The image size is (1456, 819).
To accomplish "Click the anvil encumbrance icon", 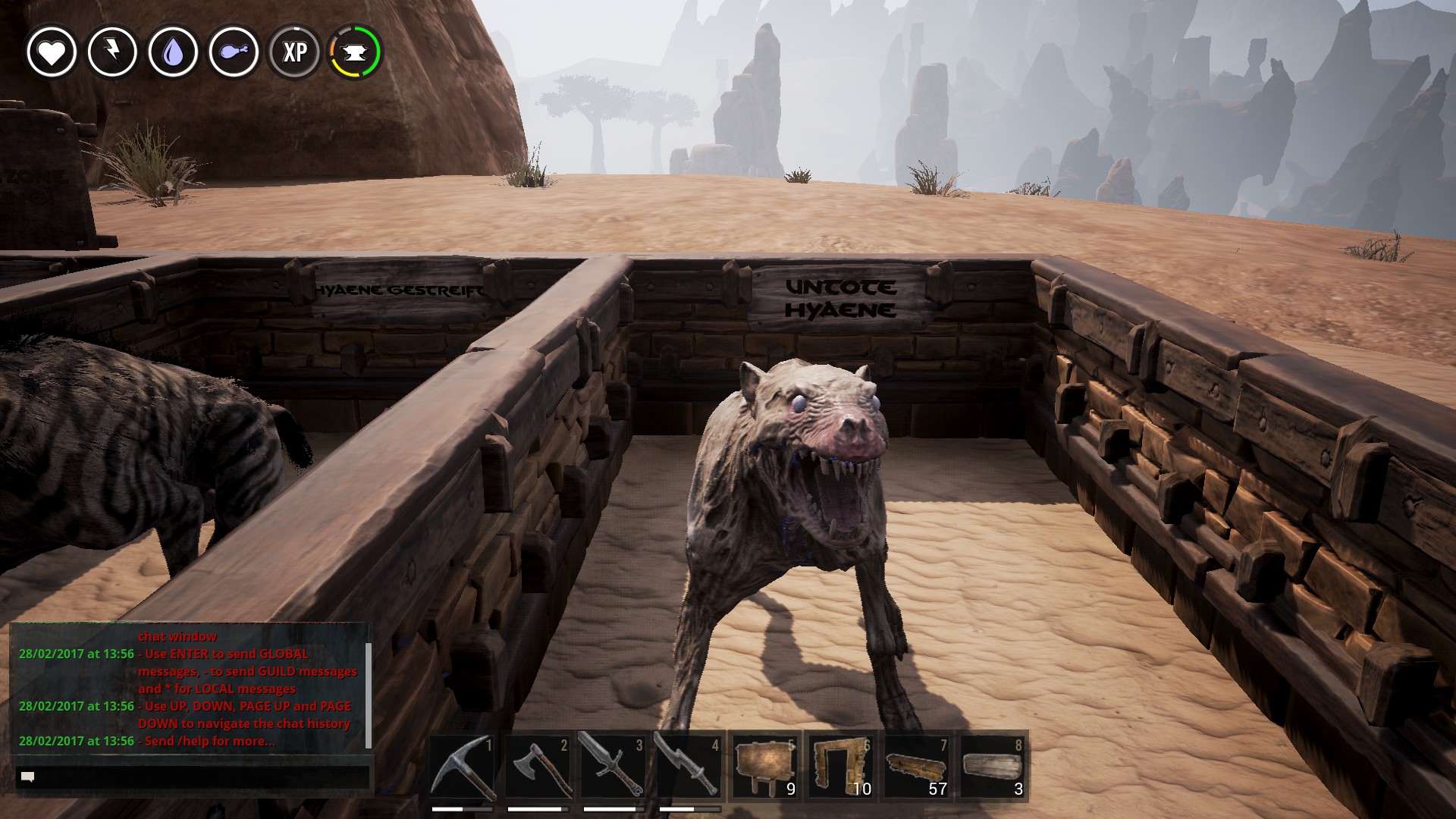I will [x=355, y=52].
